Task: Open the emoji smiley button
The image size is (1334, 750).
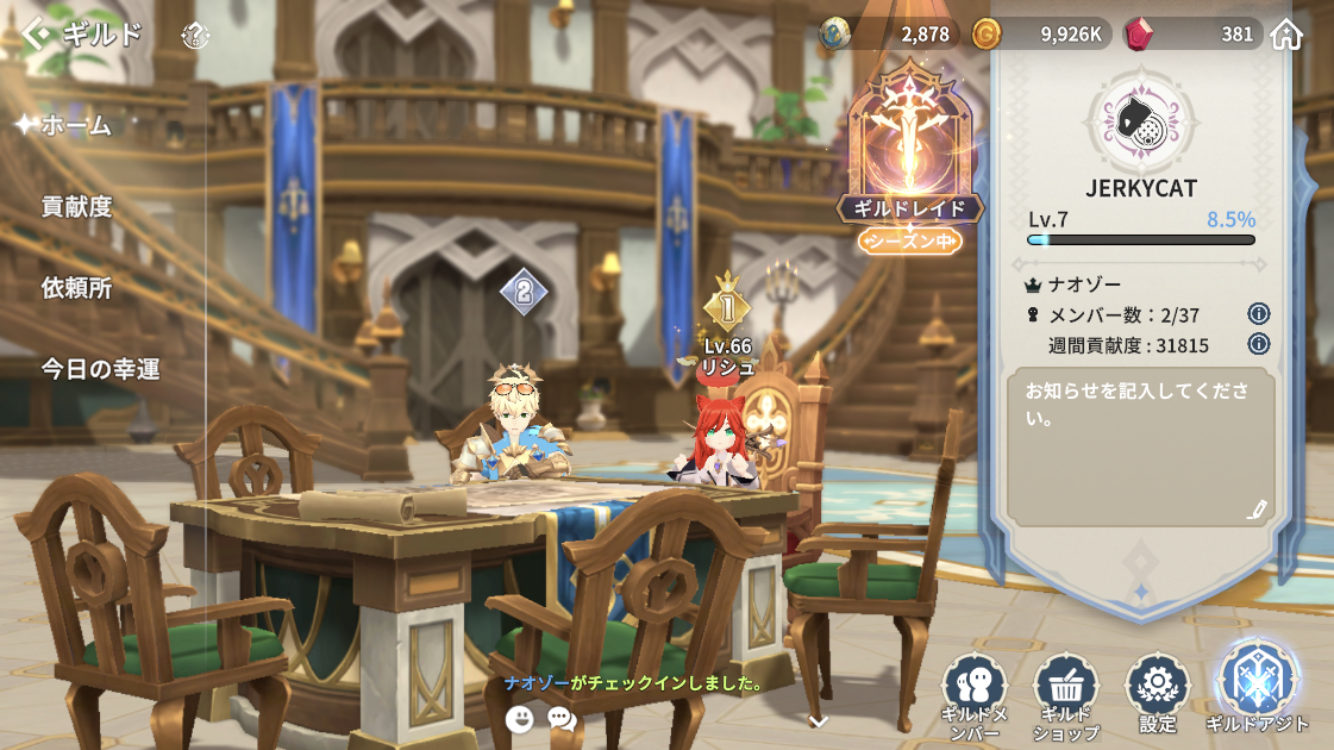Action: (519, 718)
